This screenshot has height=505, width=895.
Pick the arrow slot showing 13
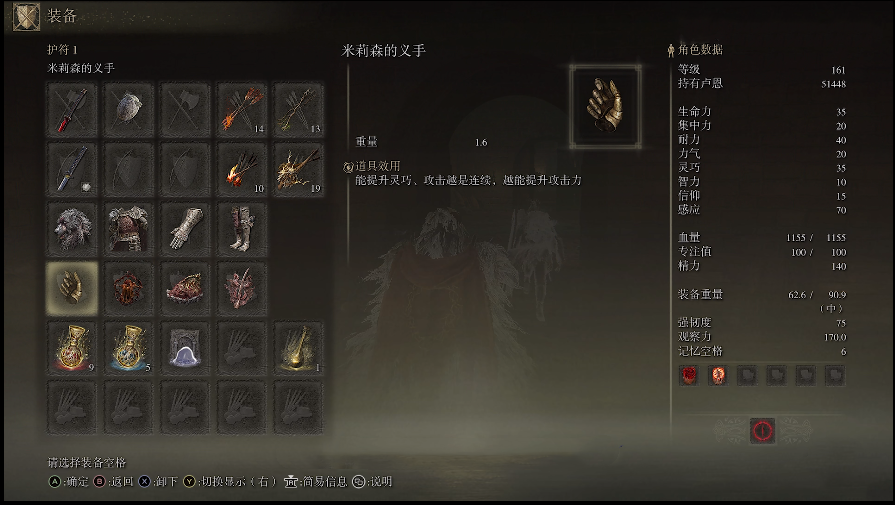coord(298,109)
